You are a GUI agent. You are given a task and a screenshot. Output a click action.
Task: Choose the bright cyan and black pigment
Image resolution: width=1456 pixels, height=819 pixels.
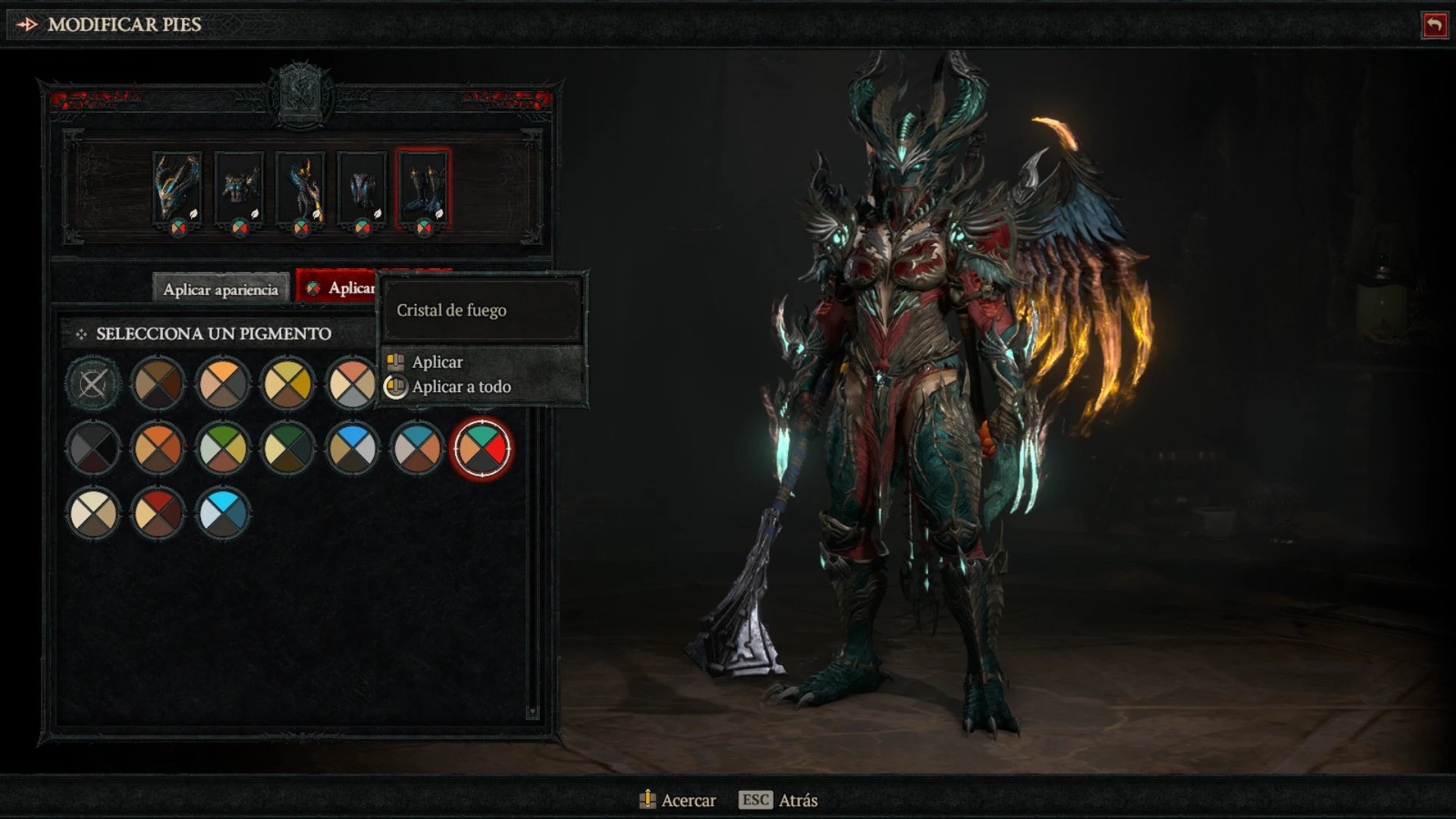click(x=222, y=514)
